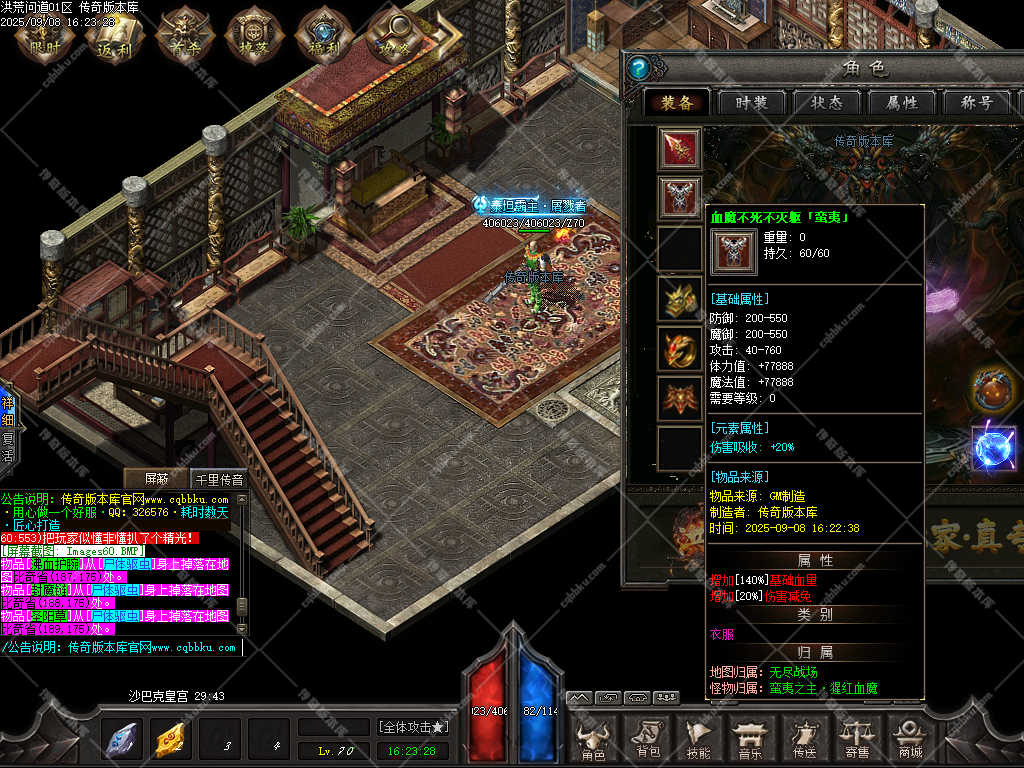The height and width of the screenshot is (768, 1024).
Task: Open the 福利 welfare icon
Action: click(x=322, y=36)
